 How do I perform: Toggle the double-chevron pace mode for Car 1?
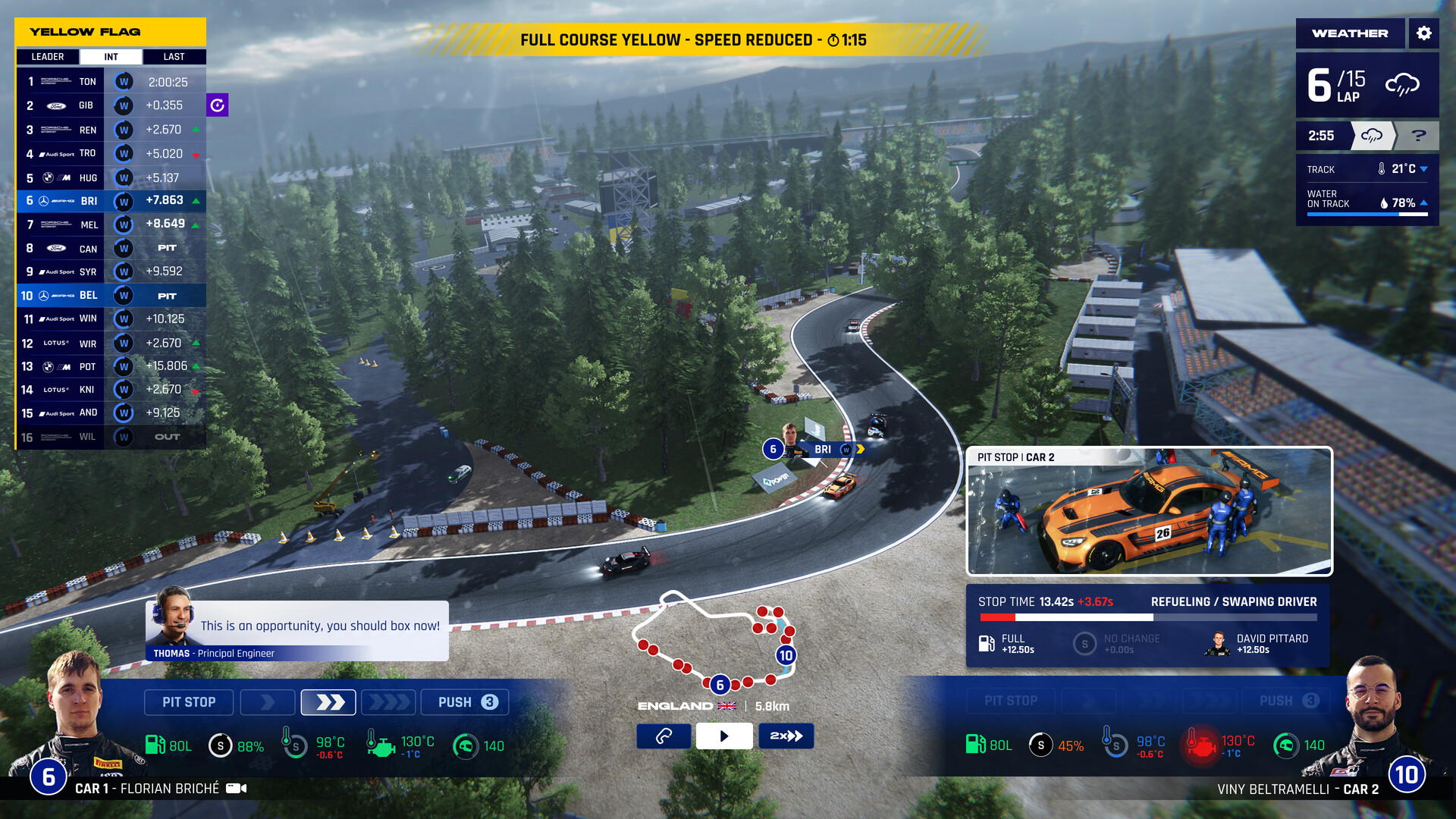click(x=328, y=701)
